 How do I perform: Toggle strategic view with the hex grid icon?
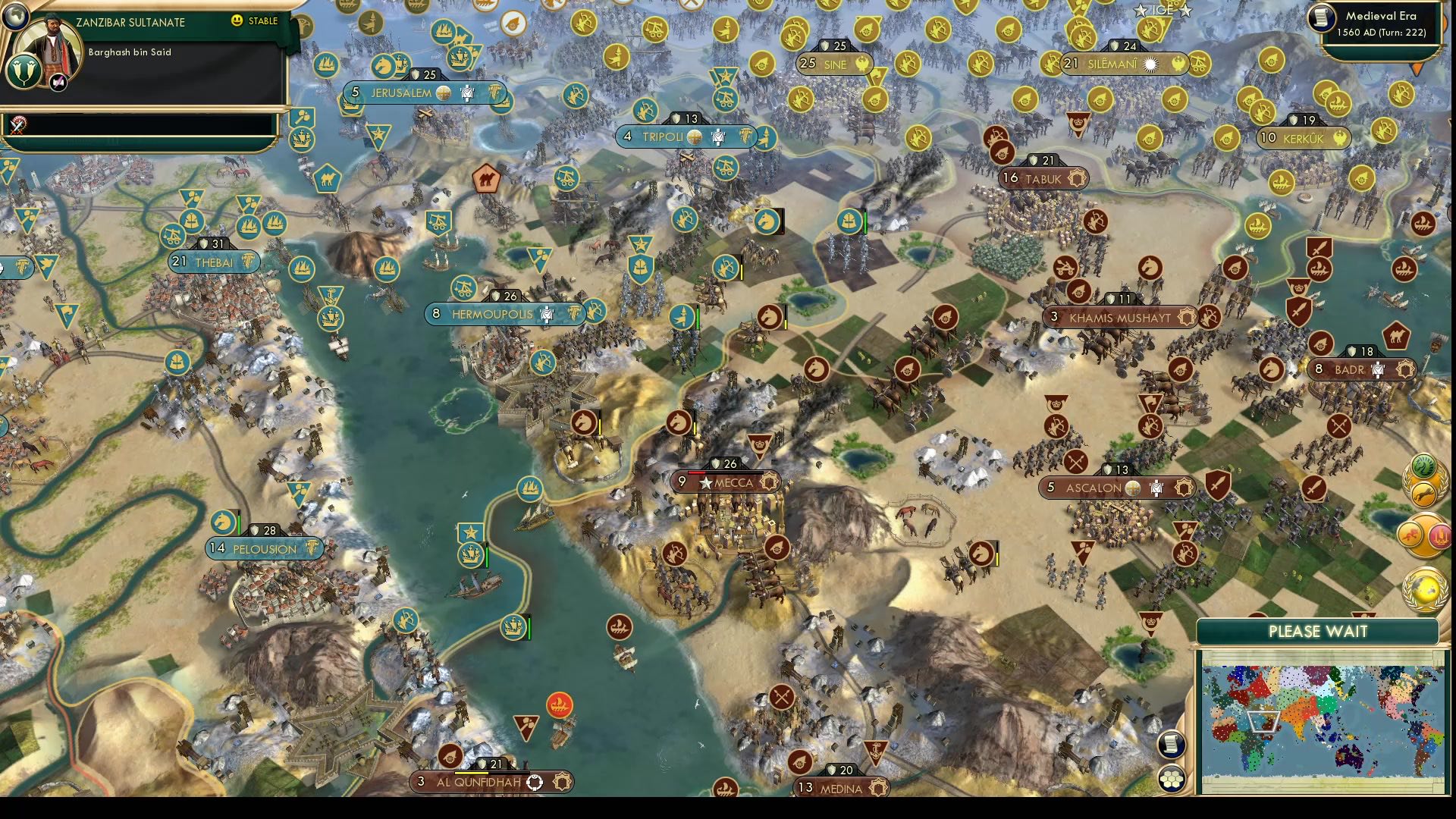1171,779
